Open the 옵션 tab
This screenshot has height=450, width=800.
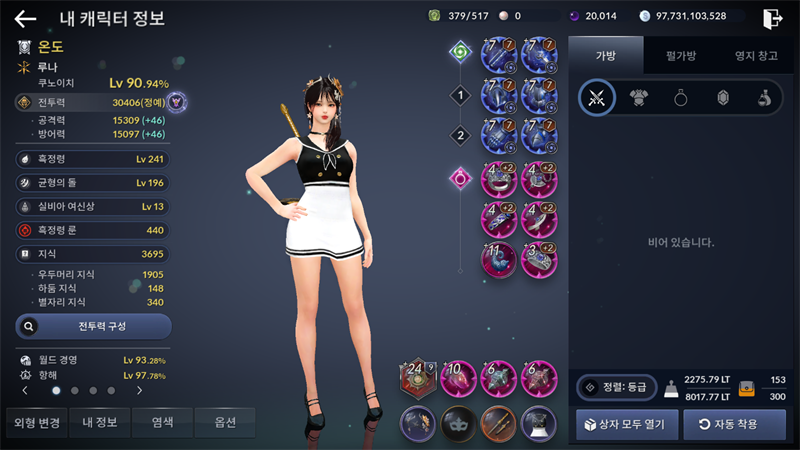[225, 422]
